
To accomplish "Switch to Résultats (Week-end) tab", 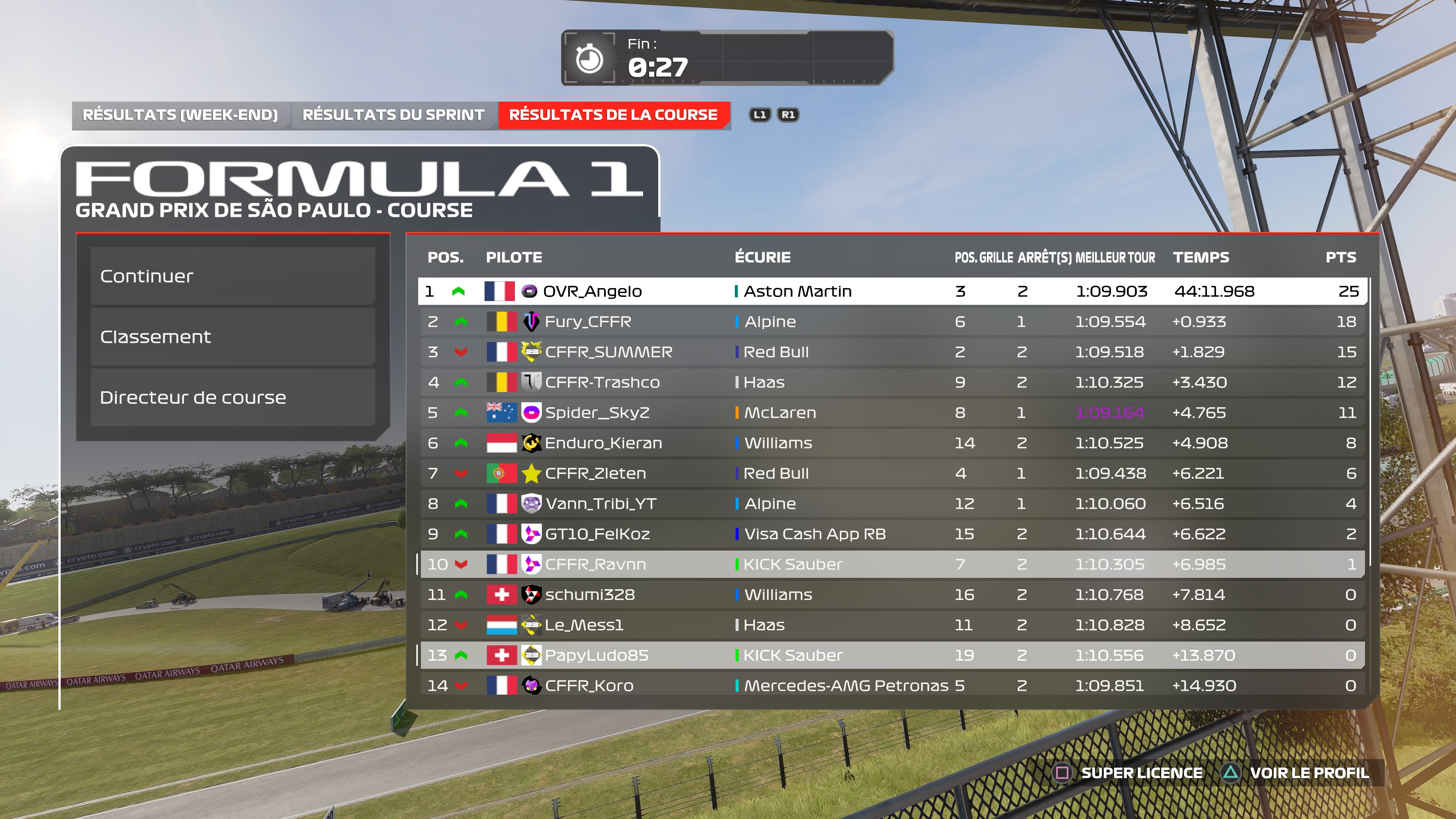I will [x=180, y=115].
